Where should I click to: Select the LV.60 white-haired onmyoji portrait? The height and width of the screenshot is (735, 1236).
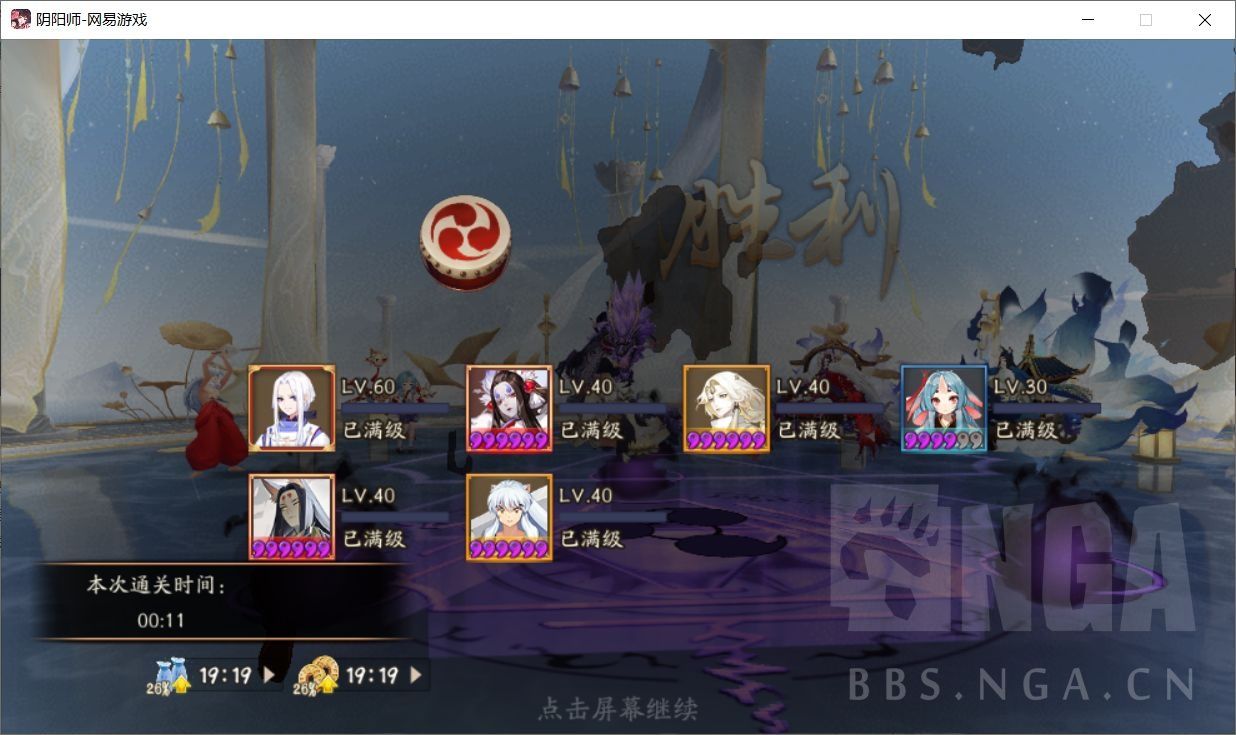pos(292,408)
